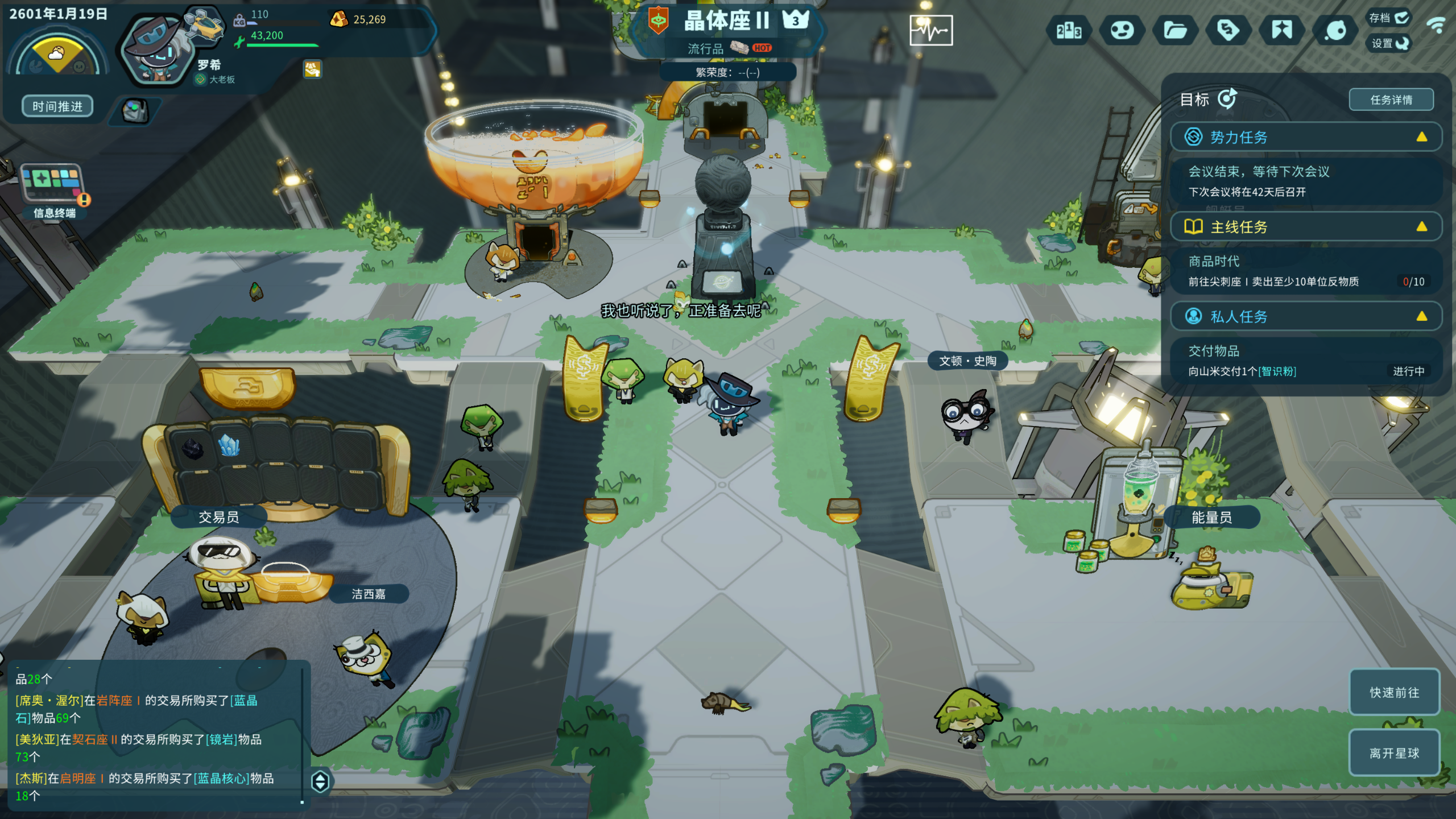Open the star bookmark menu
Viewport: 1456px width, 819px height.
pyautogui.click(x=1282, y=31)
